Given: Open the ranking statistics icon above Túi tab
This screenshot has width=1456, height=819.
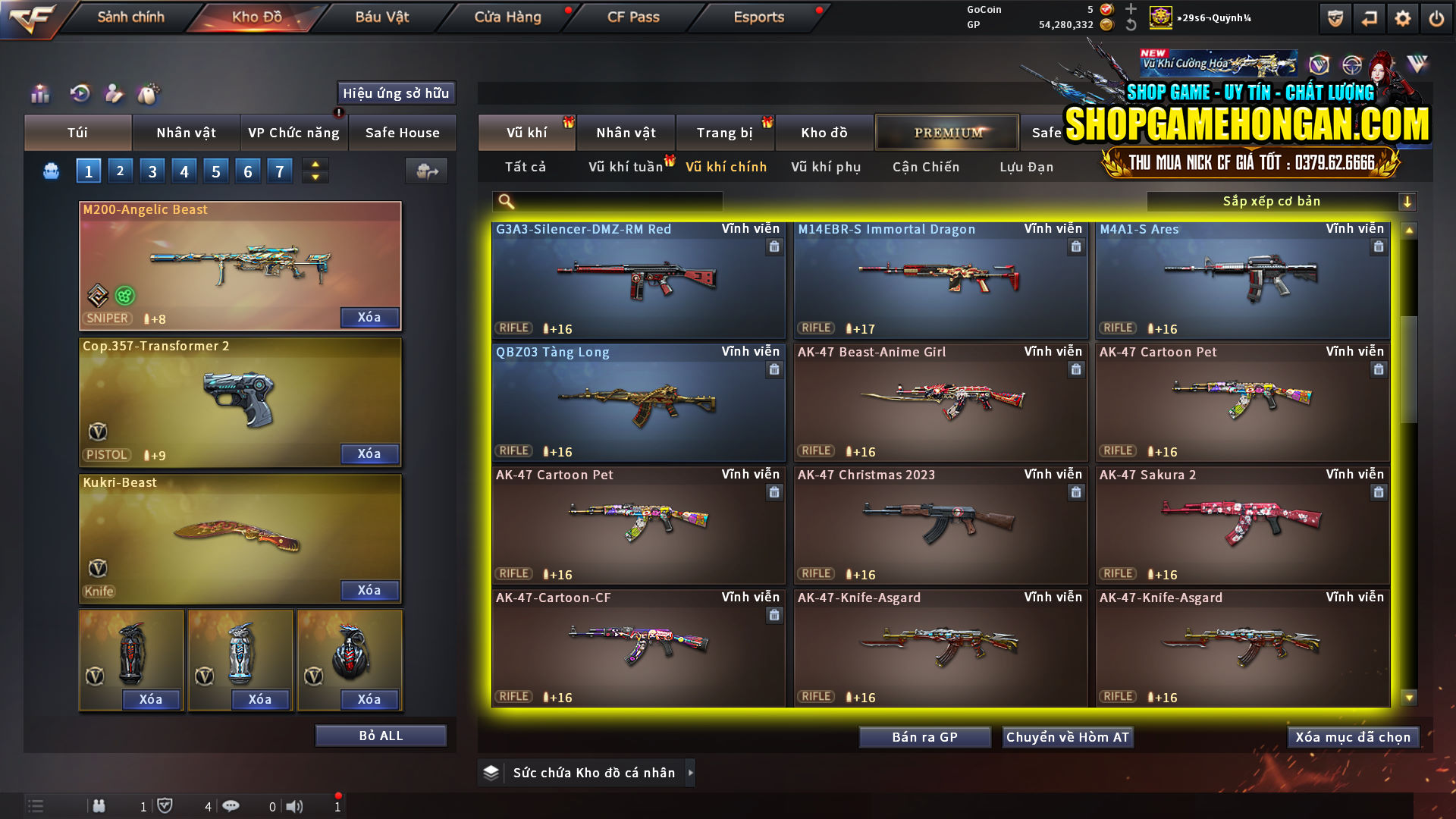Looking at the screenshot, I should point(39,94).
